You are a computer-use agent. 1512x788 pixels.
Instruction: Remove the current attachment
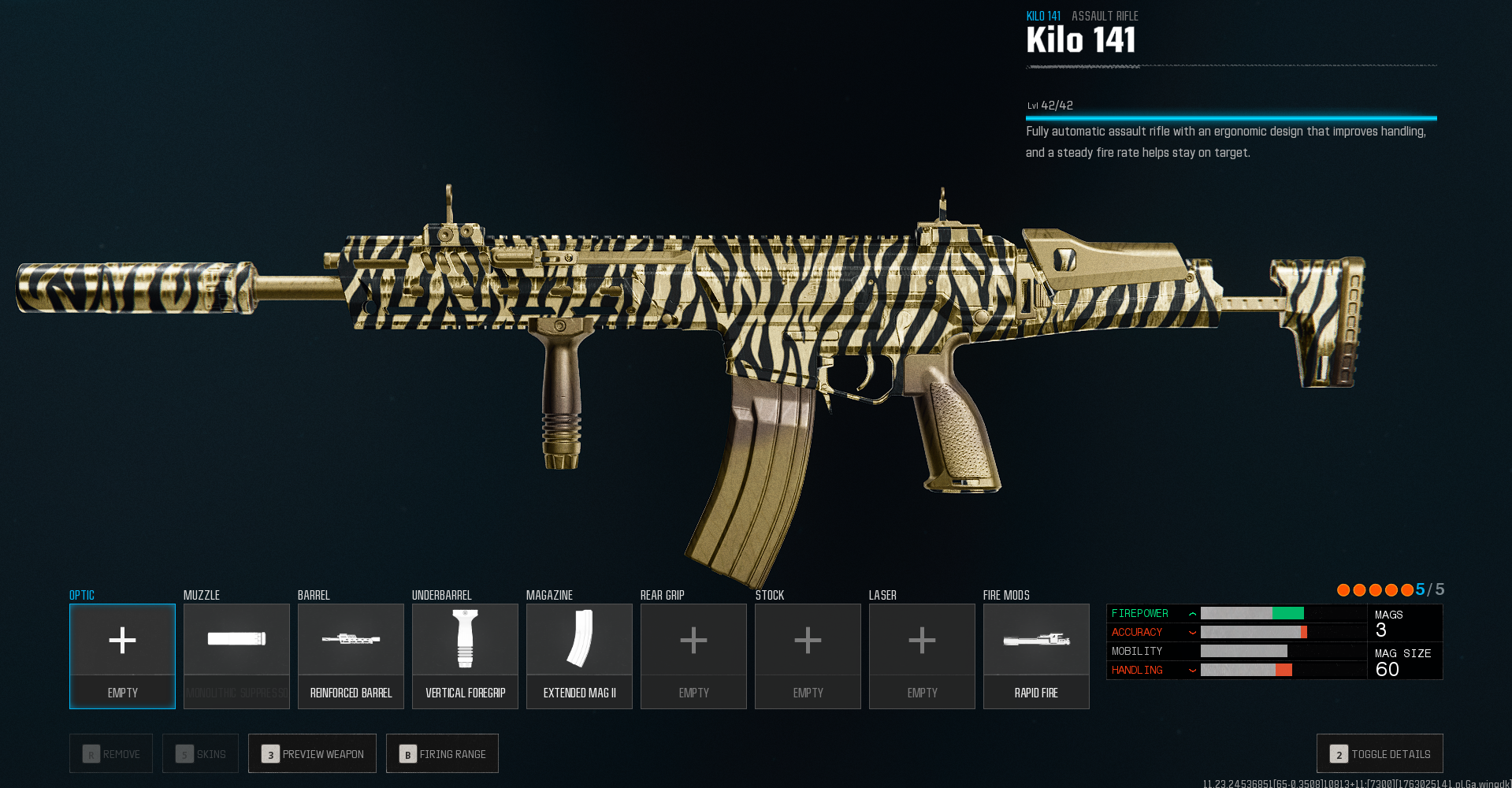[110, 753]
